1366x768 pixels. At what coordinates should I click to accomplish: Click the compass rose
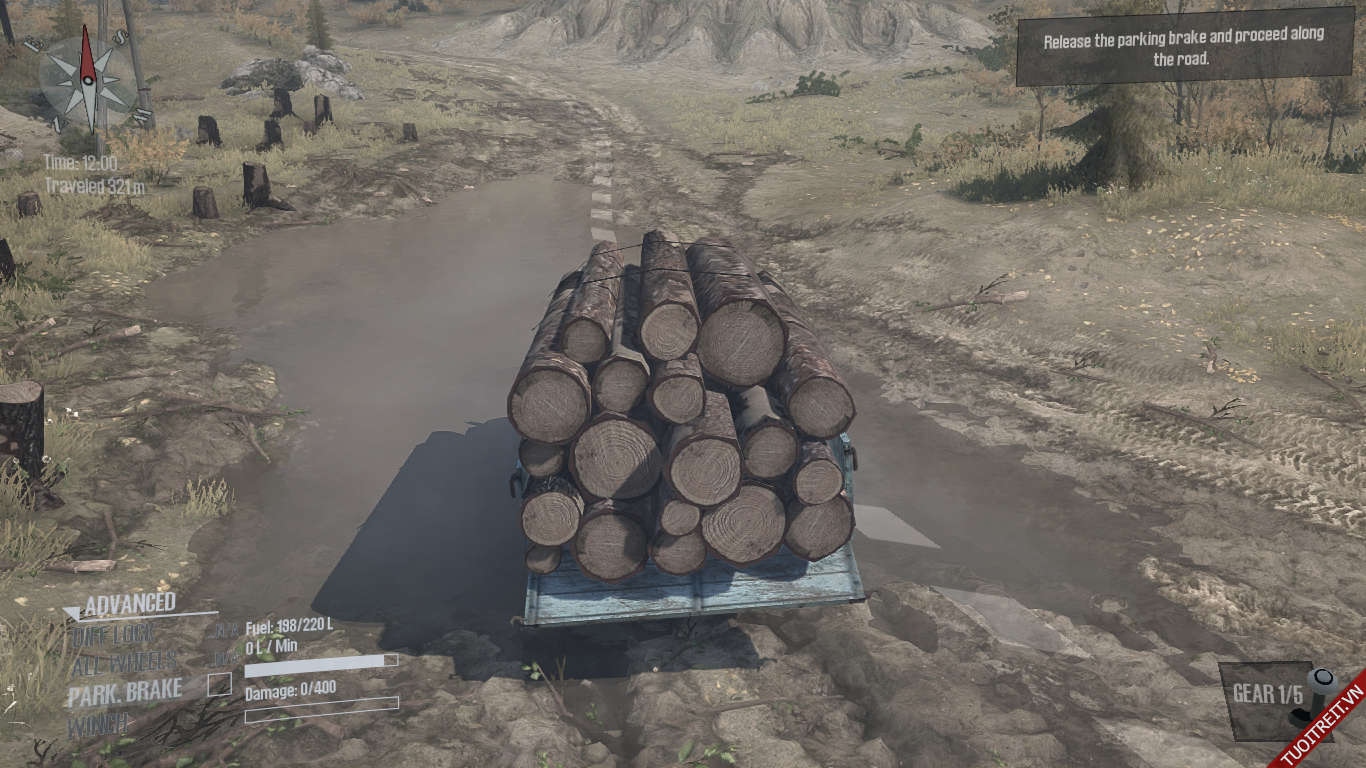point(87,79)
